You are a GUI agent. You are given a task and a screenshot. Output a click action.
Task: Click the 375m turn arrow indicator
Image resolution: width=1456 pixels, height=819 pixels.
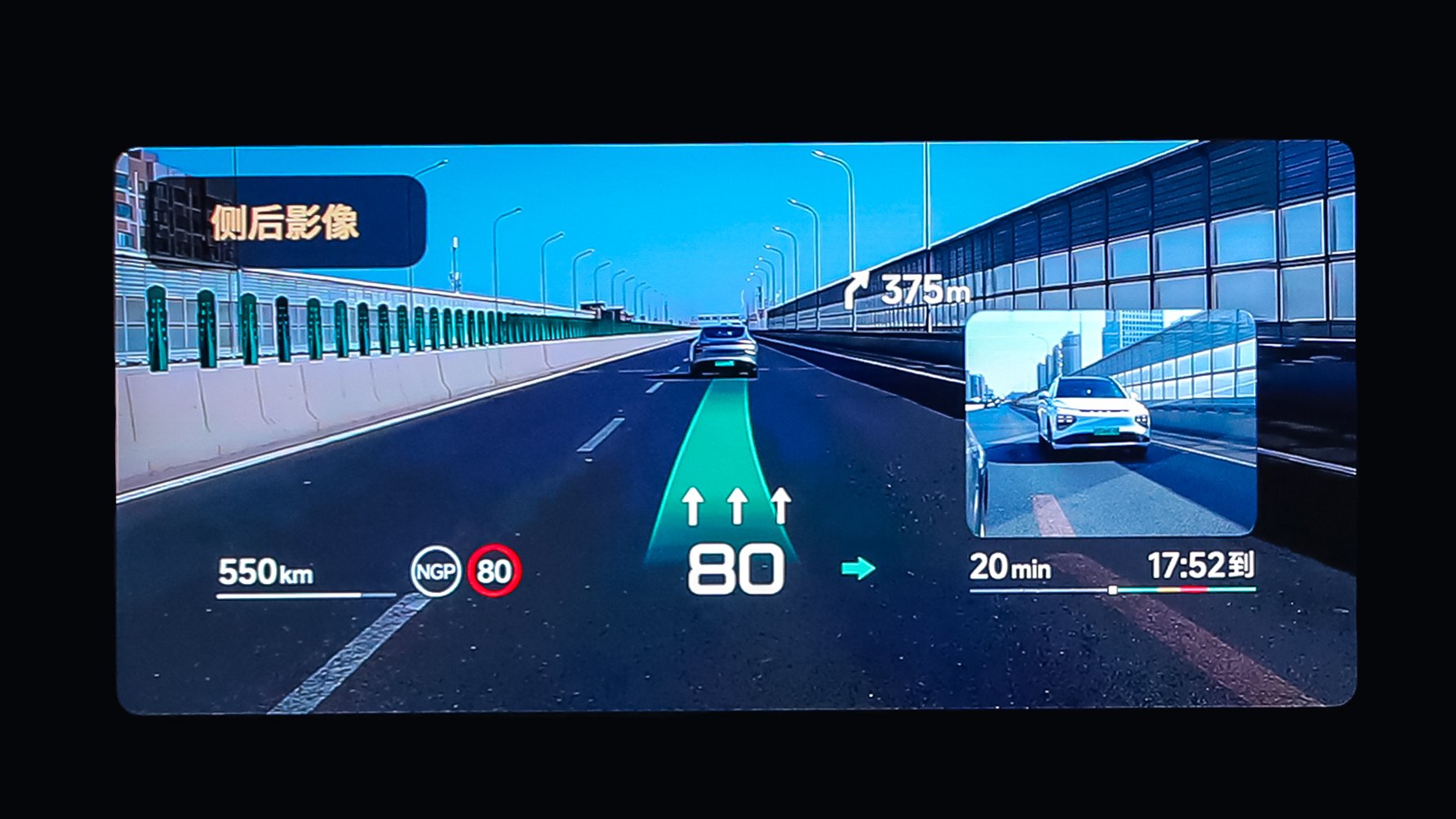click(x=856, y=290)
